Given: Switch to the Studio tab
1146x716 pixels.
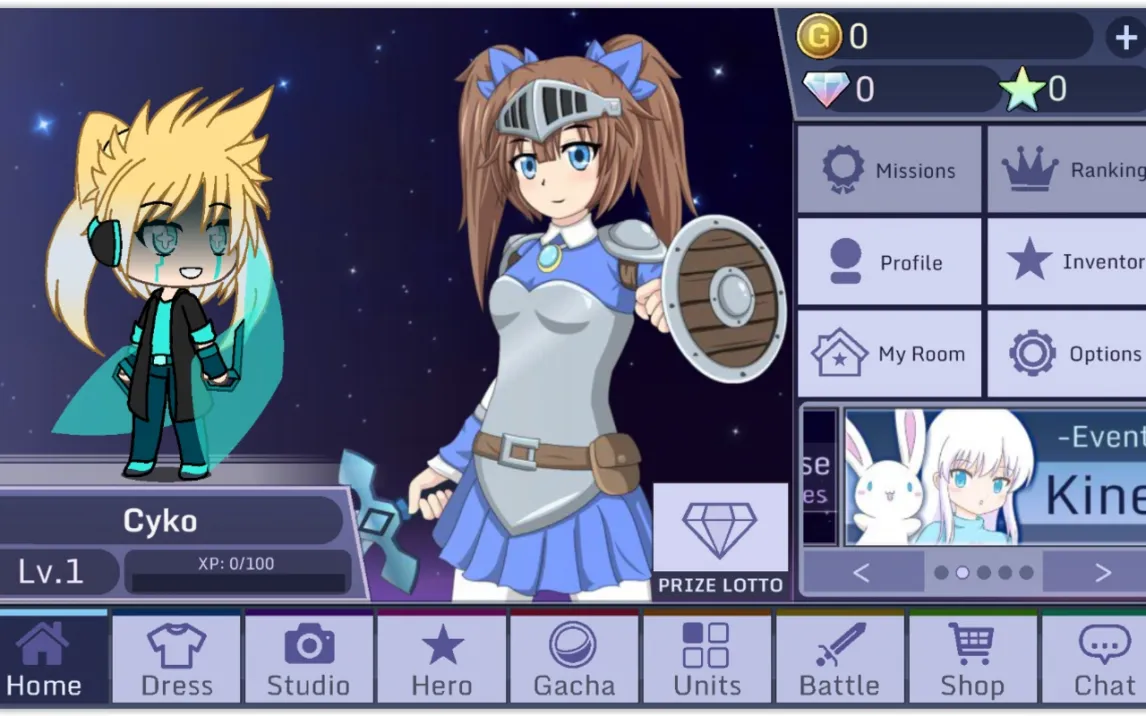Looking at the screenshot, I should (309, 660).
